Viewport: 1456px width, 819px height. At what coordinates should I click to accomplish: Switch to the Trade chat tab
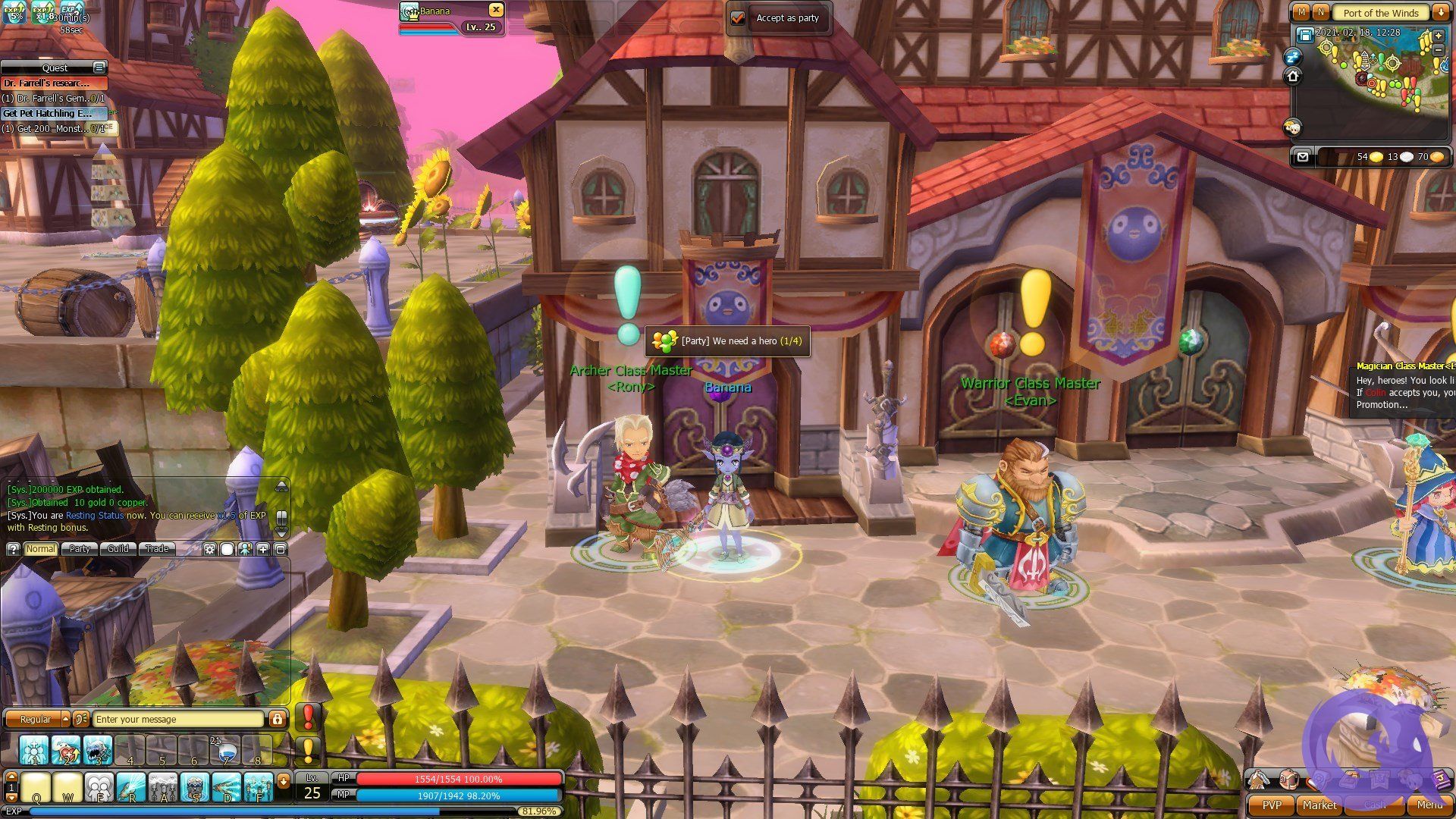pyautogui.click(x=157, y=549)
